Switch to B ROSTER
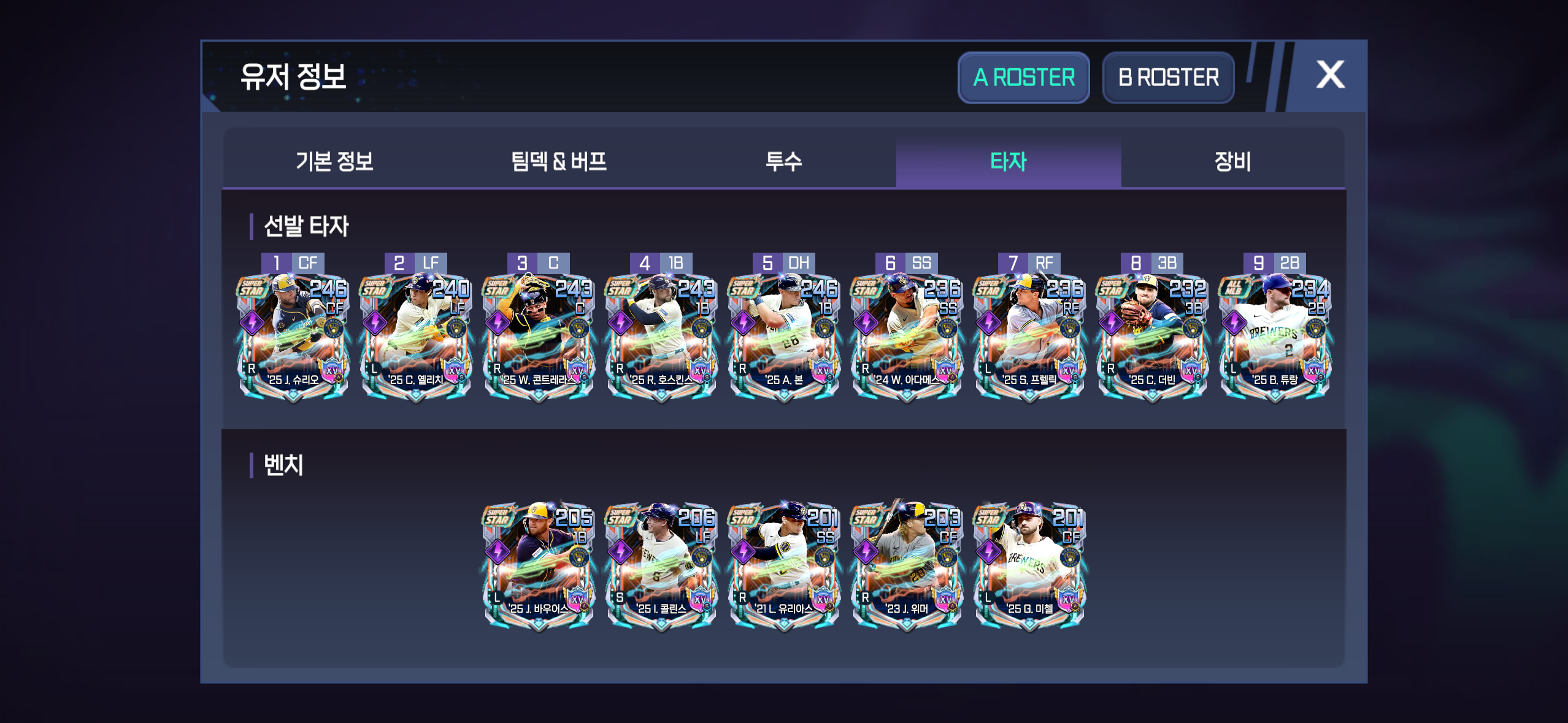 (x=1168, y=78)
